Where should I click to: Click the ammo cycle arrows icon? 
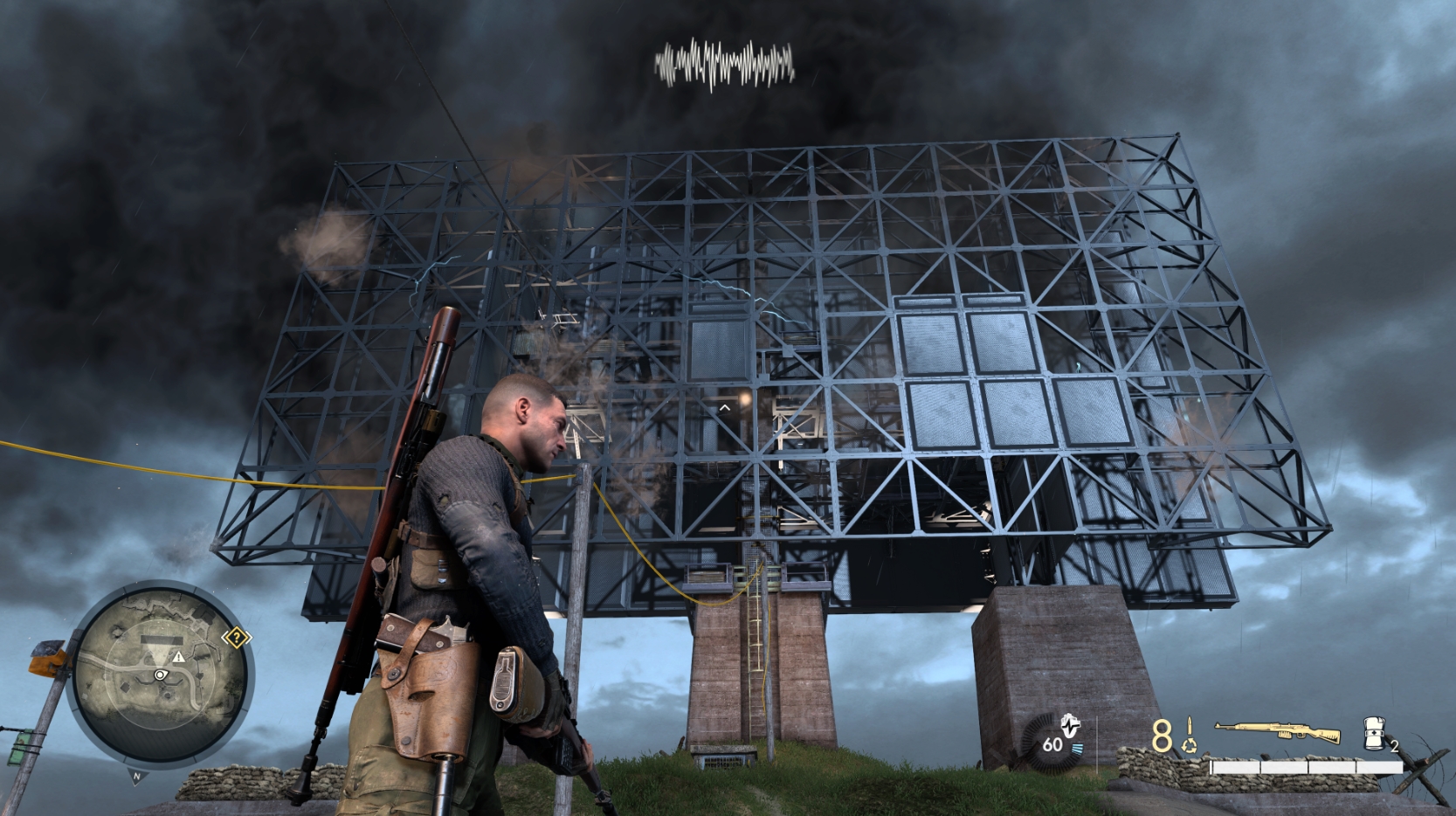point(1190,745)
